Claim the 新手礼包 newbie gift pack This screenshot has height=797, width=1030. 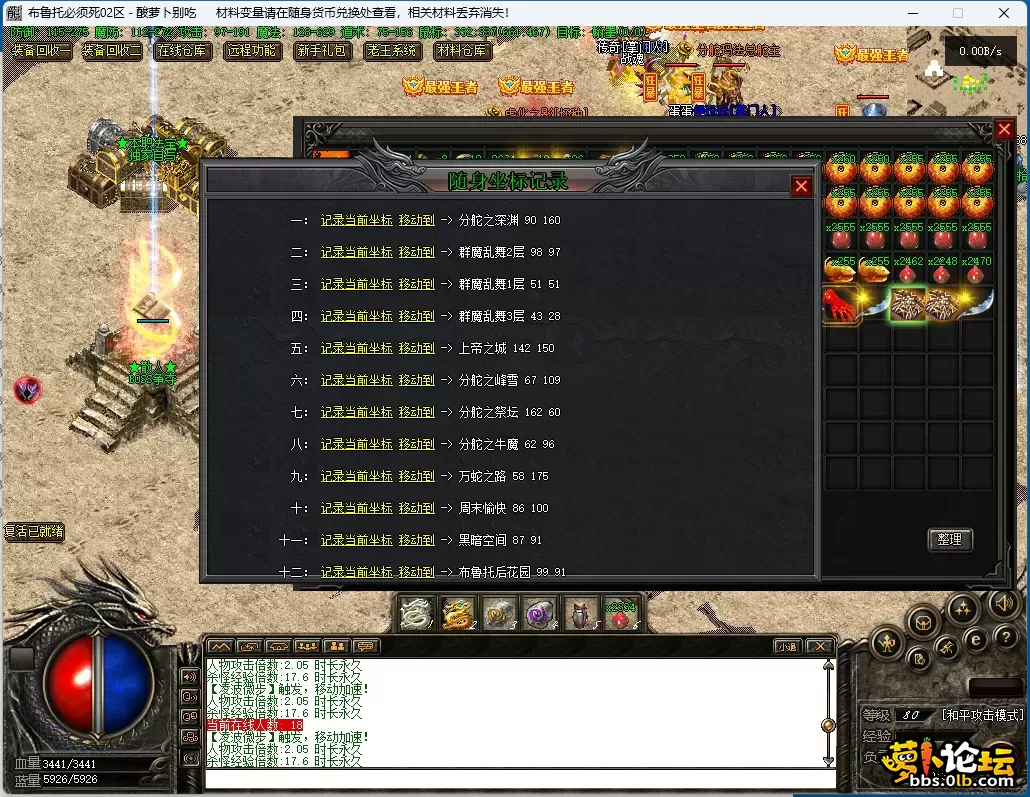(322, 50)
